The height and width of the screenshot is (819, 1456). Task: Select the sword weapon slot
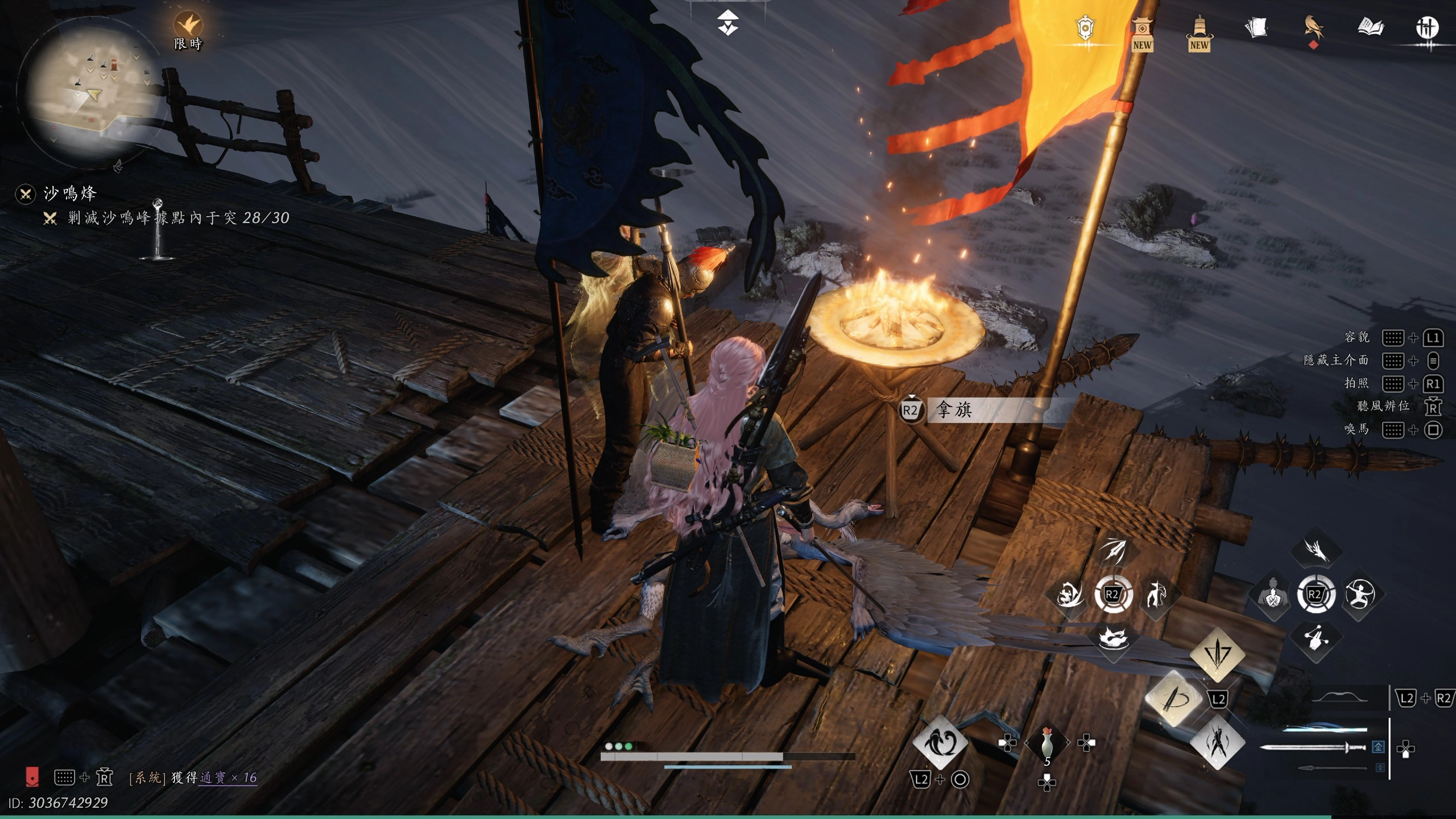[1313, 747]
